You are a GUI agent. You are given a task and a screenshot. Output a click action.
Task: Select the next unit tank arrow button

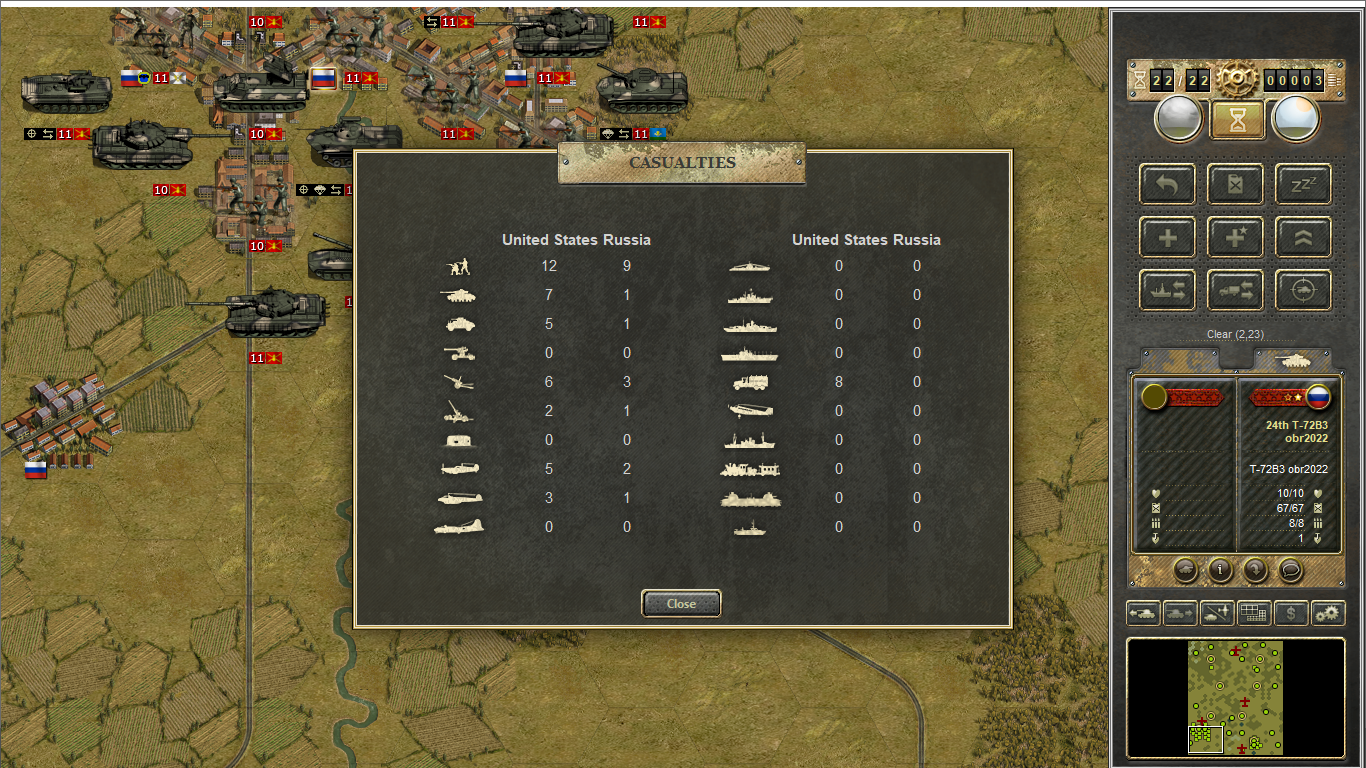point(1181,613)
